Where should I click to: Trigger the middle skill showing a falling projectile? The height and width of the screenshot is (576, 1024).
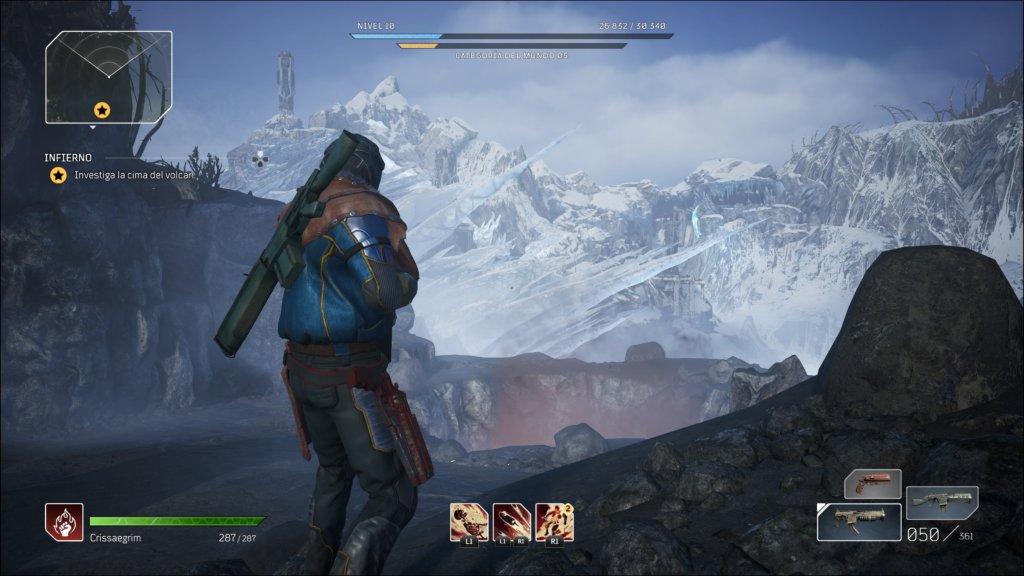coord(512,522)
